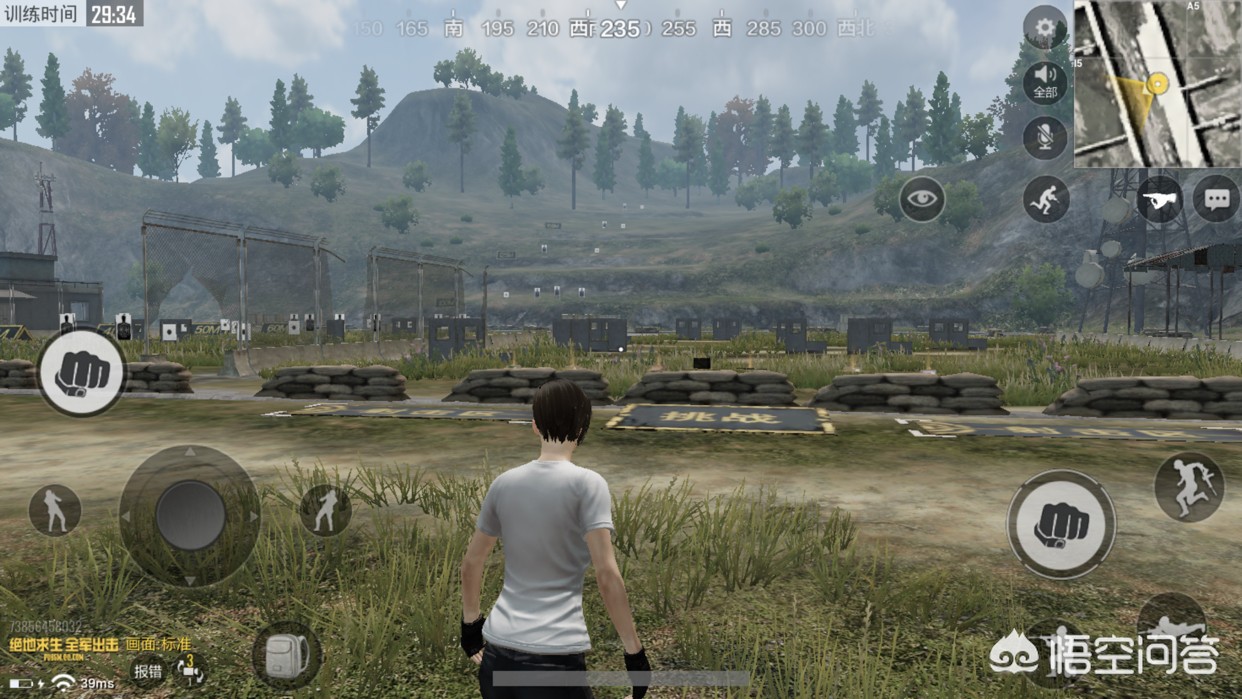This screenshot has height=699, width=1242.
Task: Open the backpack inventory
Action: 287,655
